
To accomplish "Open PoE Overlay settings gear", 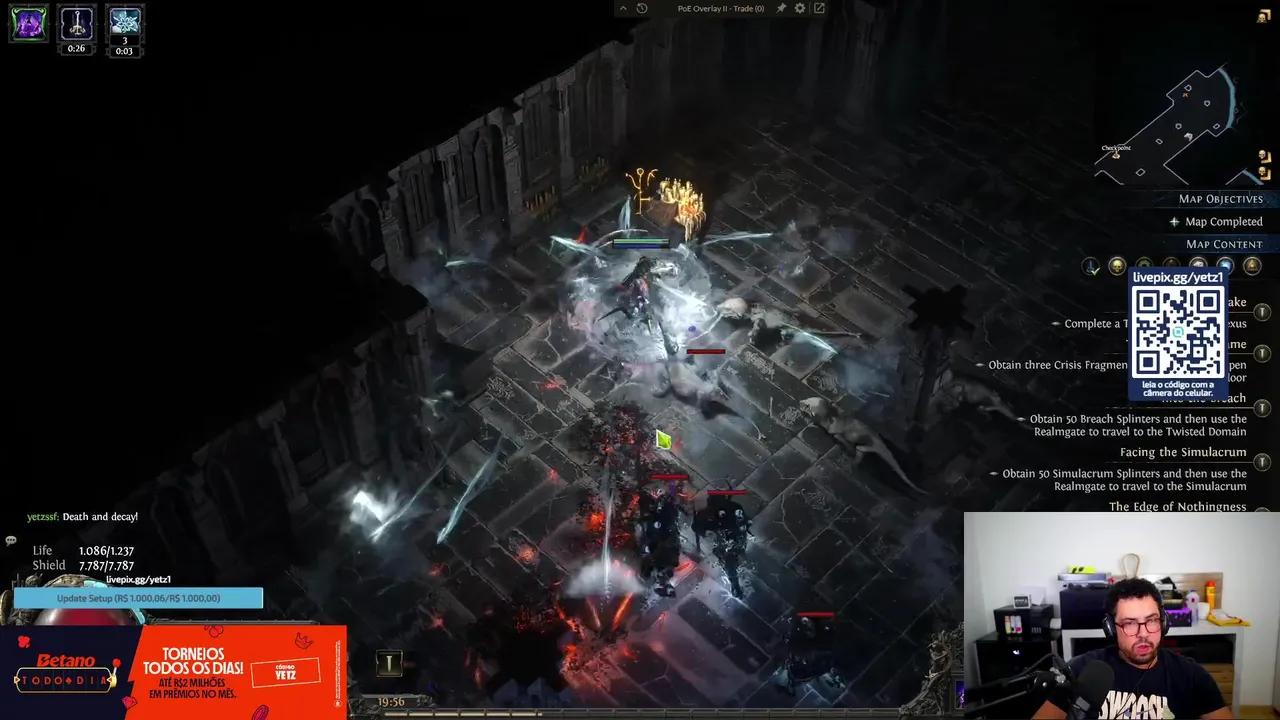I will click(800, 8).
